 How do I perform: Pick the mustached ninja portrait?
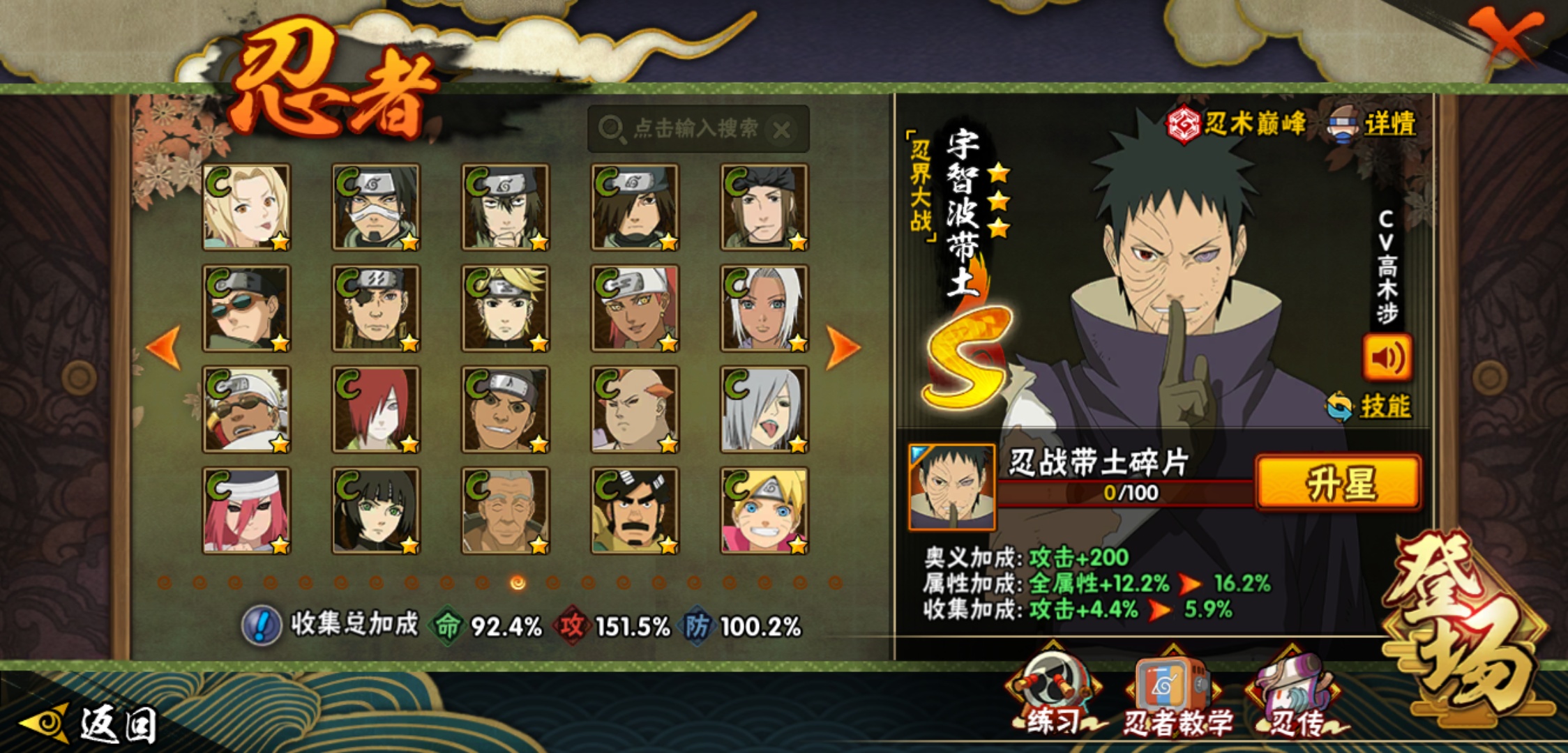[635, 510]
